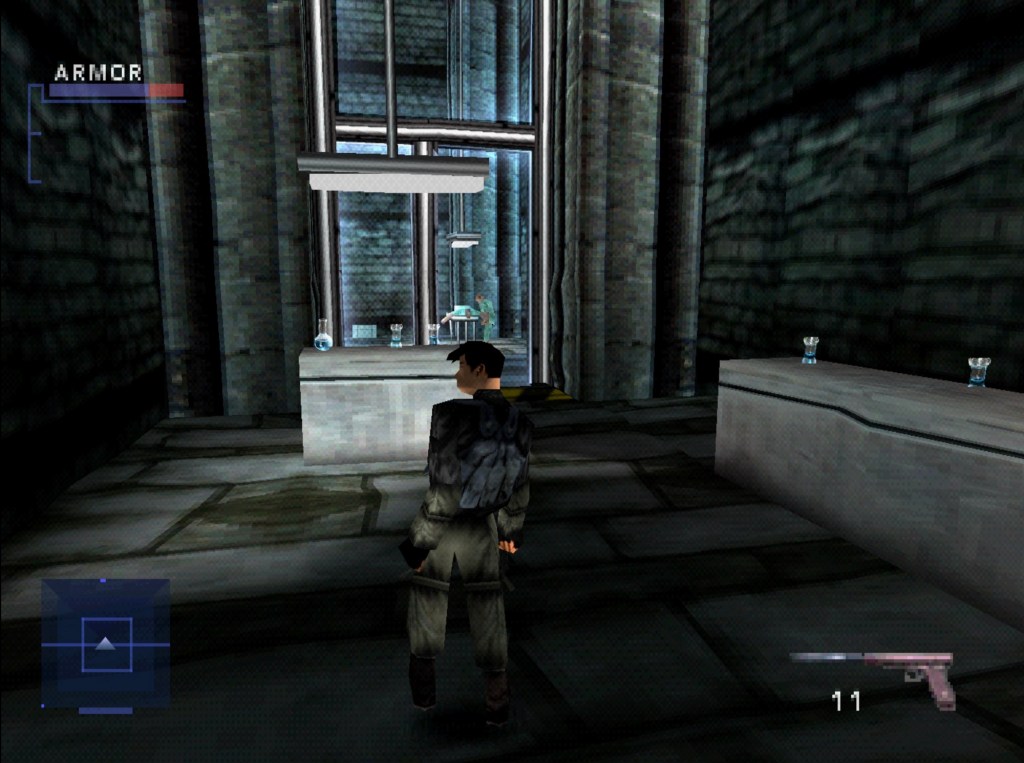Click the blue radar minimap
1024x763 pixels.
click(105, 643)
